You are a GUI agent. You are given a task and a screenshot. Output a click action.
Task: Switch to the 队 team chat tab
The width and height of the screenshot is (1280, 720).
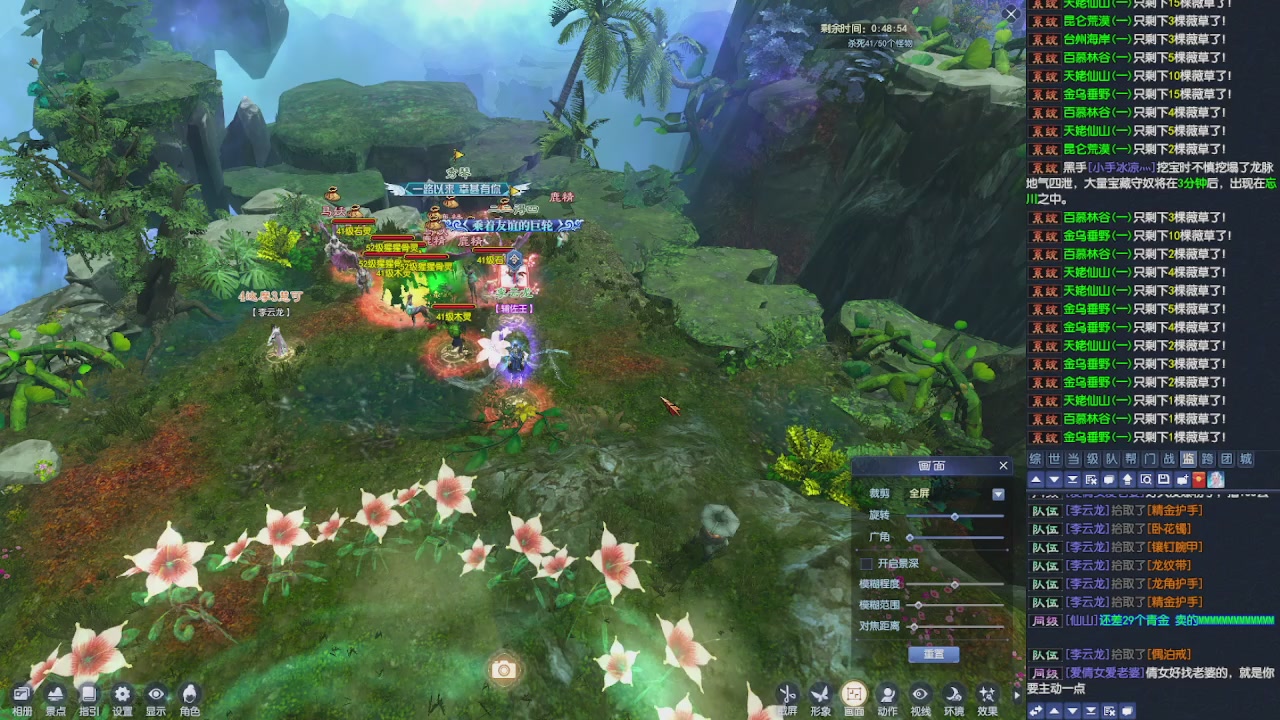point(1112,459)
